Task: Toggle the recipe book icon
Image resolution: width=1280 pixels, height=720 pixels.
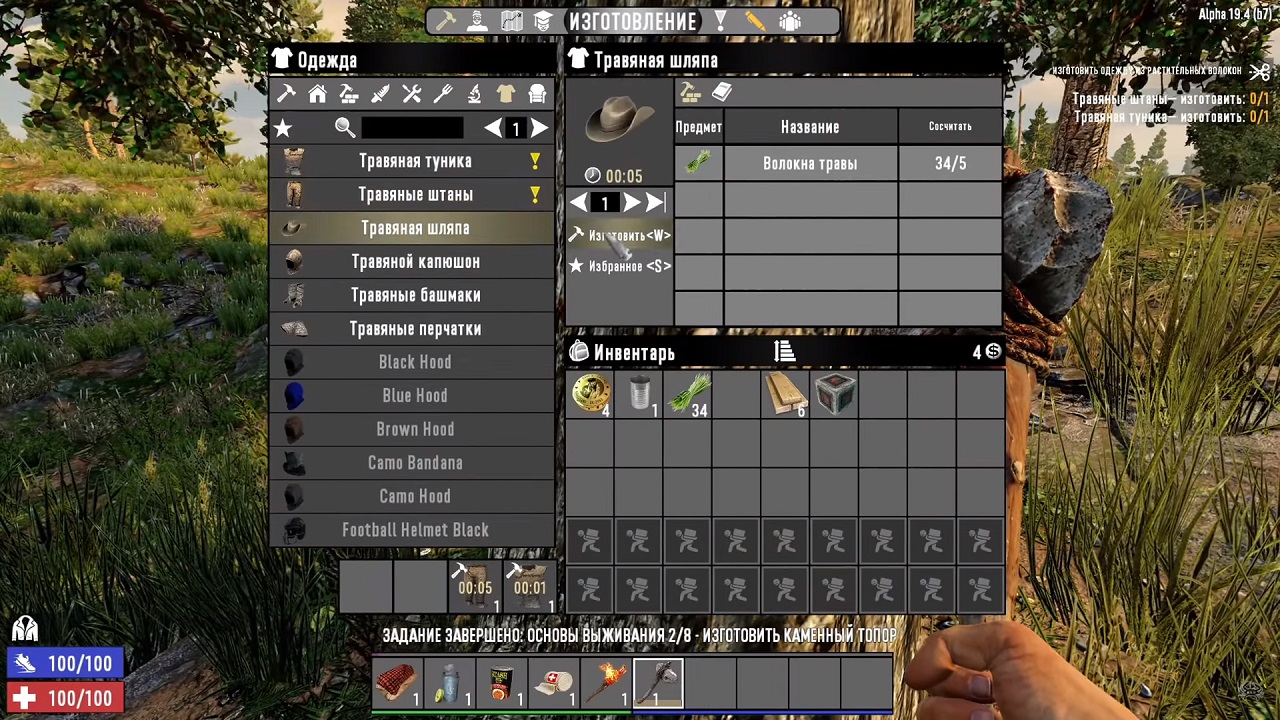Action: click(722, 92)
